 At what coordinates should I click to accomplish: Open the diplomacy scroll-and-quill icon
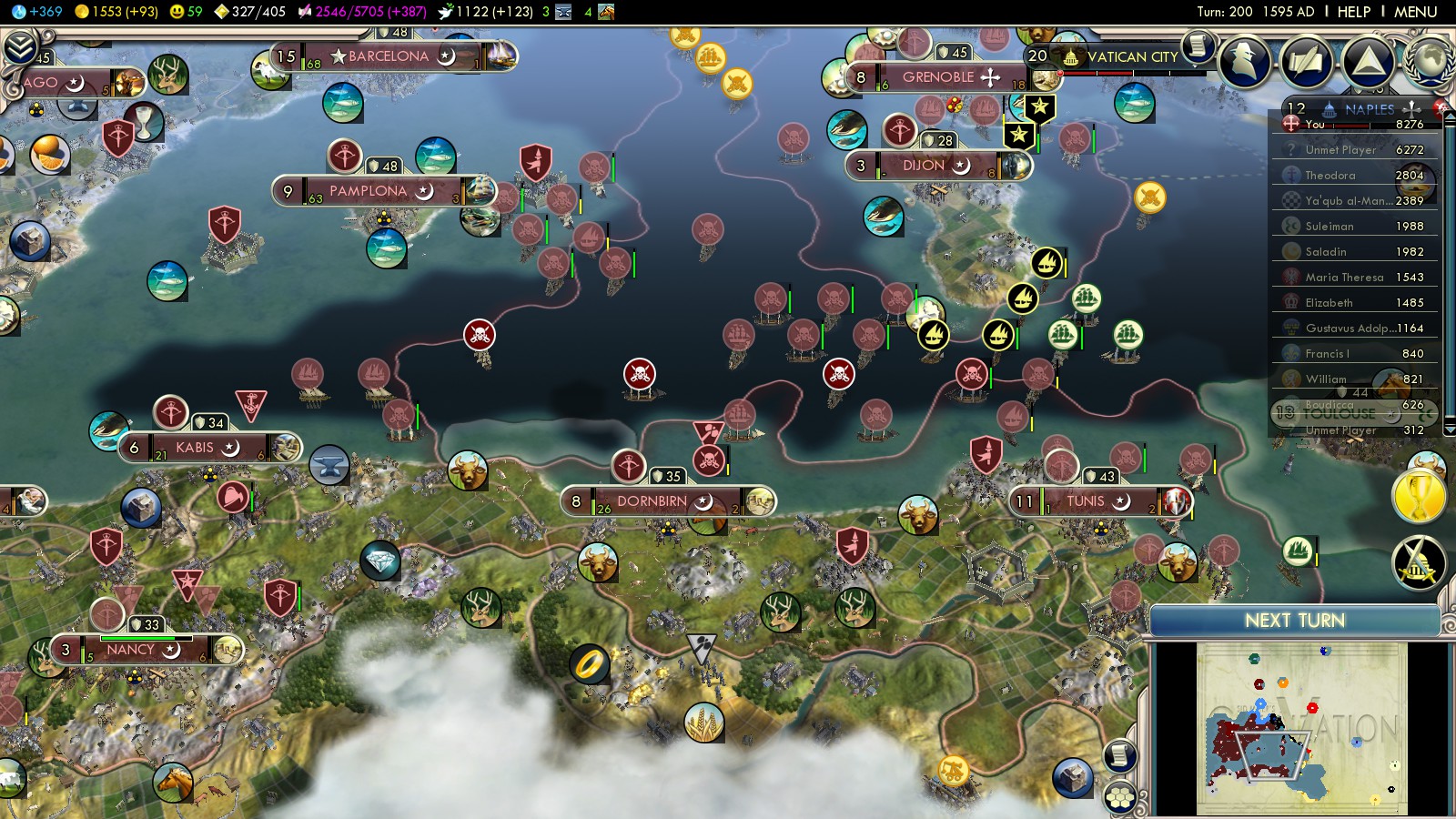click(x=1306, y=62)
